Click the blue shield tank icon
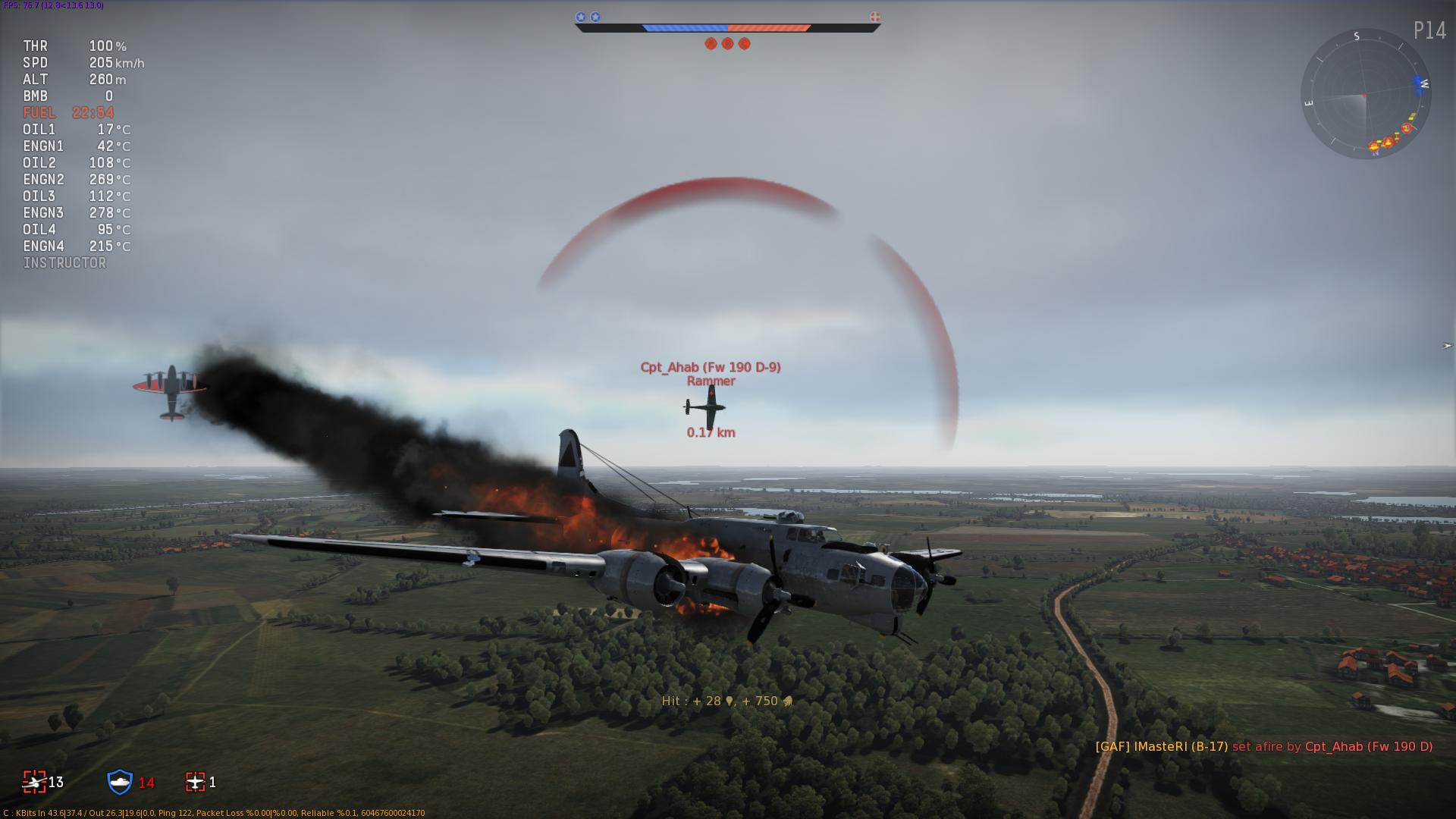Image resolution: width=1456 pixels, height=819 pixels. 120,782
